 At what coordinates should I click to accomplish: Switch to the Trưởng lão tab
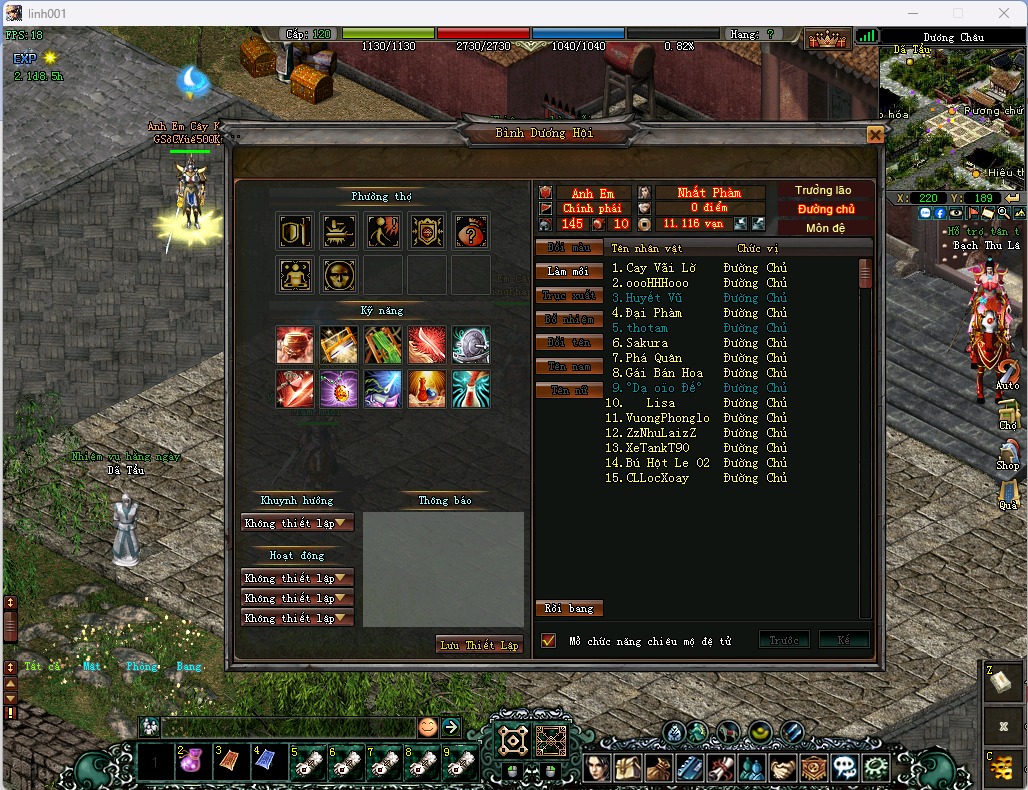click(823, 191)
